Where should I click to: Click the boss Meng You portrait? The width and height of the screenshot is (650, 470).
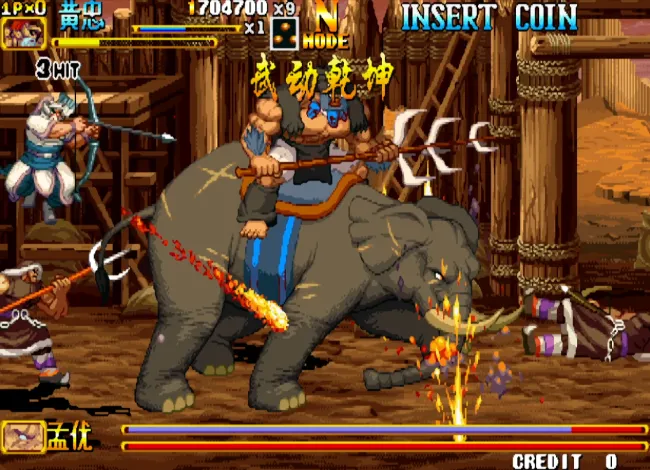click(22, 436)
